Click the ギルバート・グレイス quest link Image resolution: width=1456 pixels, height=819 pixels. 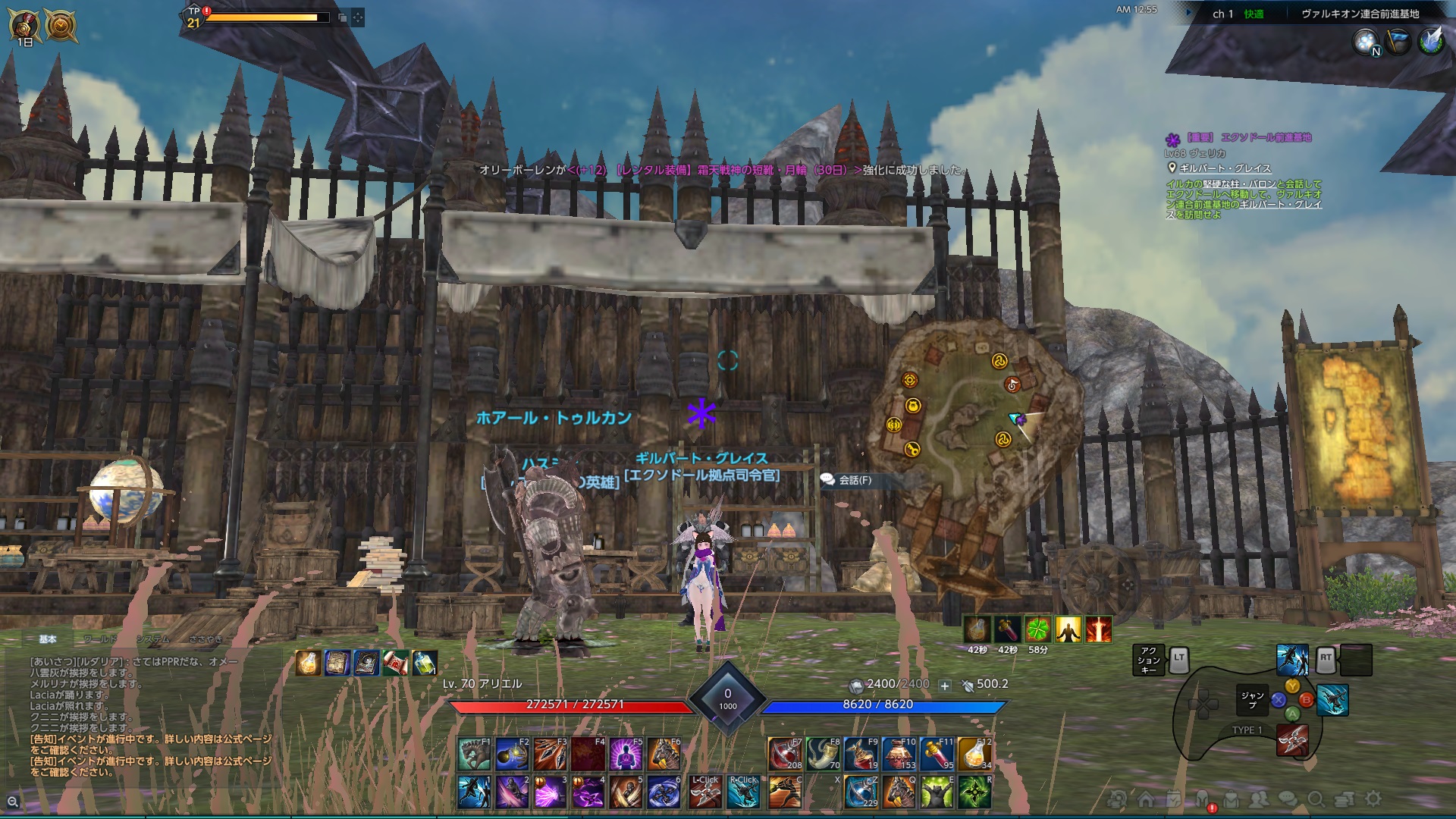click(1225, 168)
